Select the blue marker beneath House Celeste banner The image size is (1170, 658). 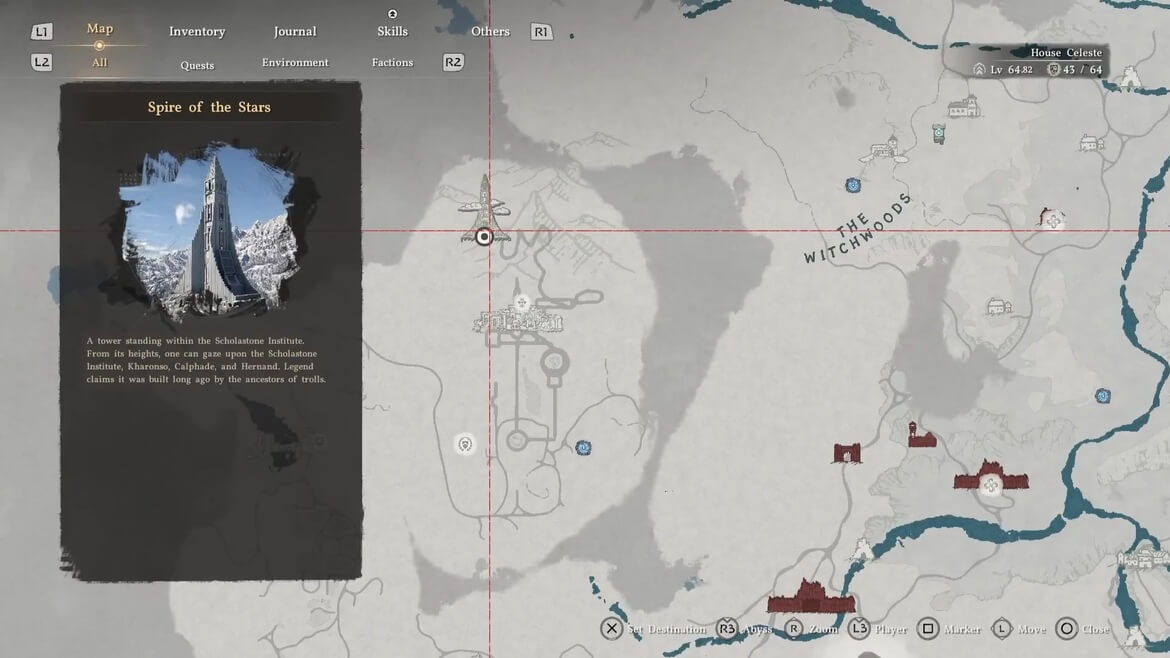pyautogui.click(x=938, y=133)
